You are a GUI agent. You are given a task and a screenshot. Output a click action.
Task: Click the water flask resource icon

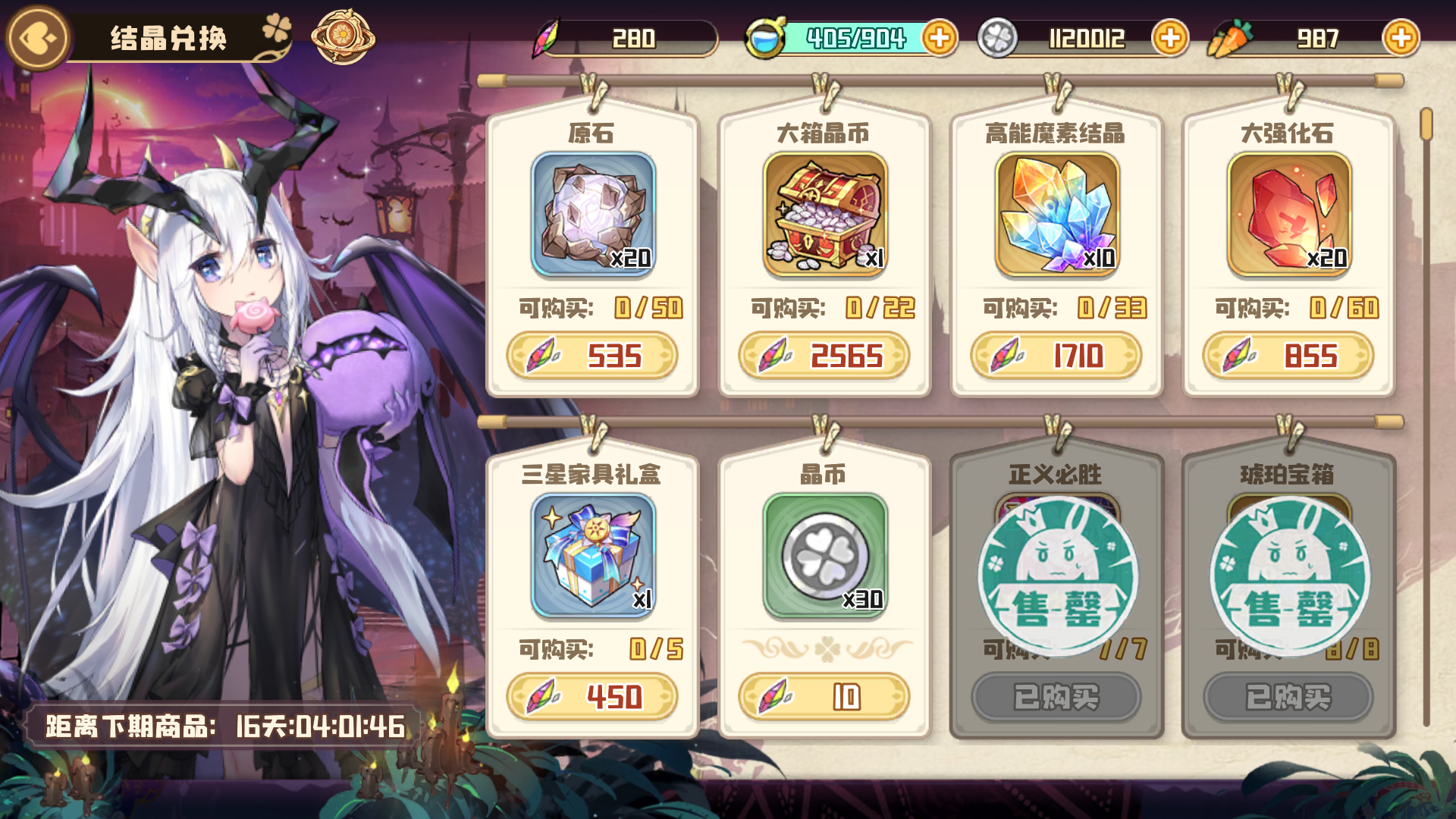pos(767,36)
